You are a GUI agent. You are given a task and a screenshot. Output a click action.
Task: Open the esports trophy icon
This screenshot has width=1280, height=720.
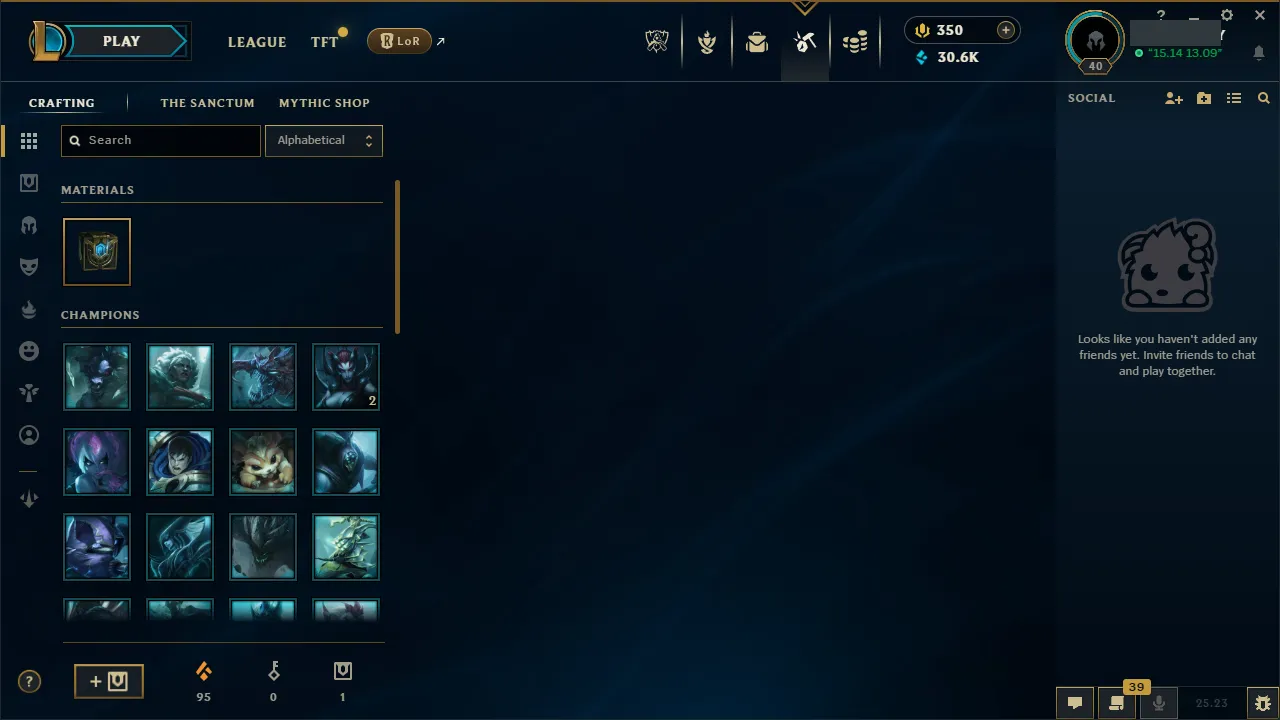[657, 41]
